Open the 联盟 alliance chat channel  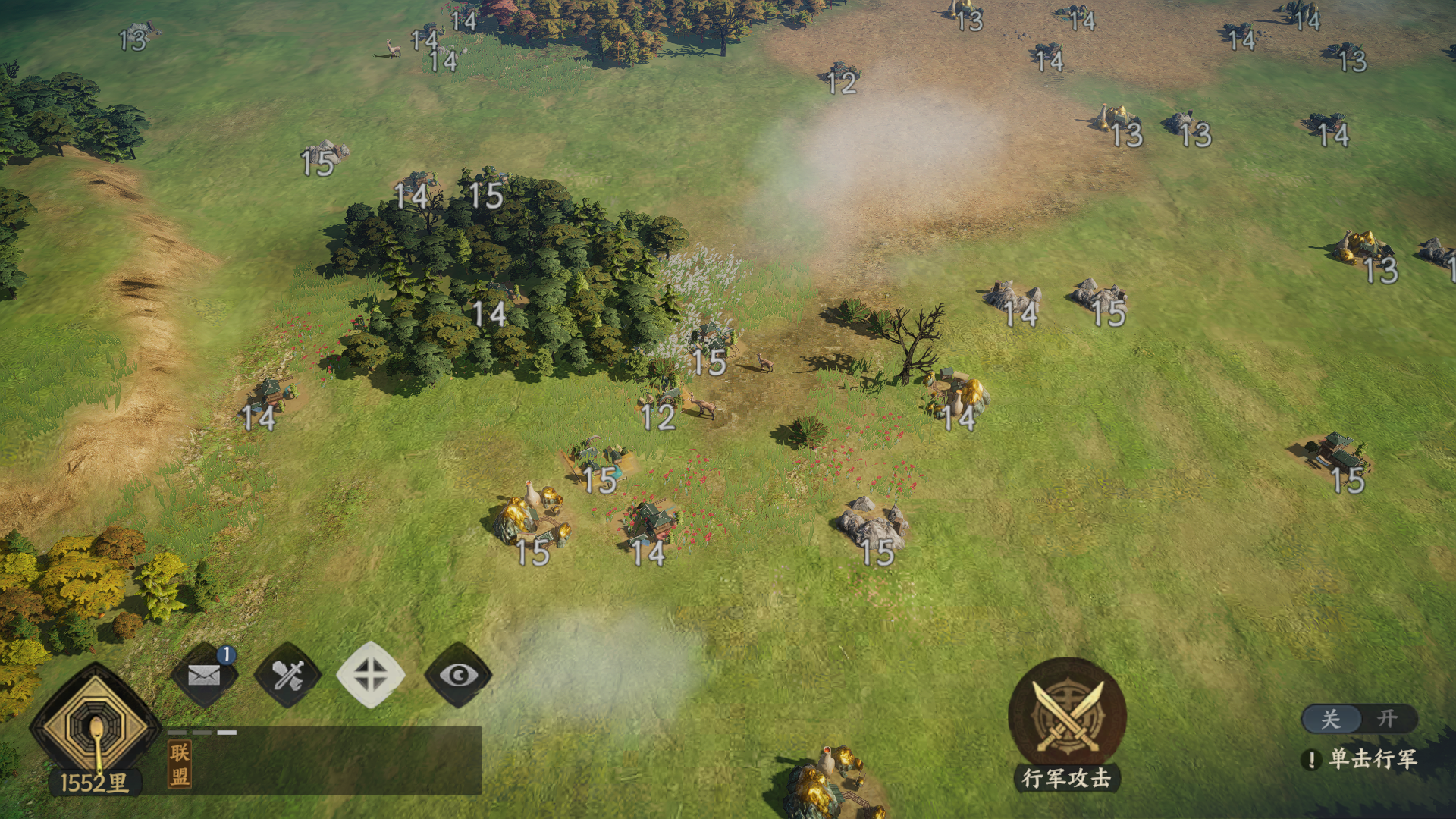point(180,764)
